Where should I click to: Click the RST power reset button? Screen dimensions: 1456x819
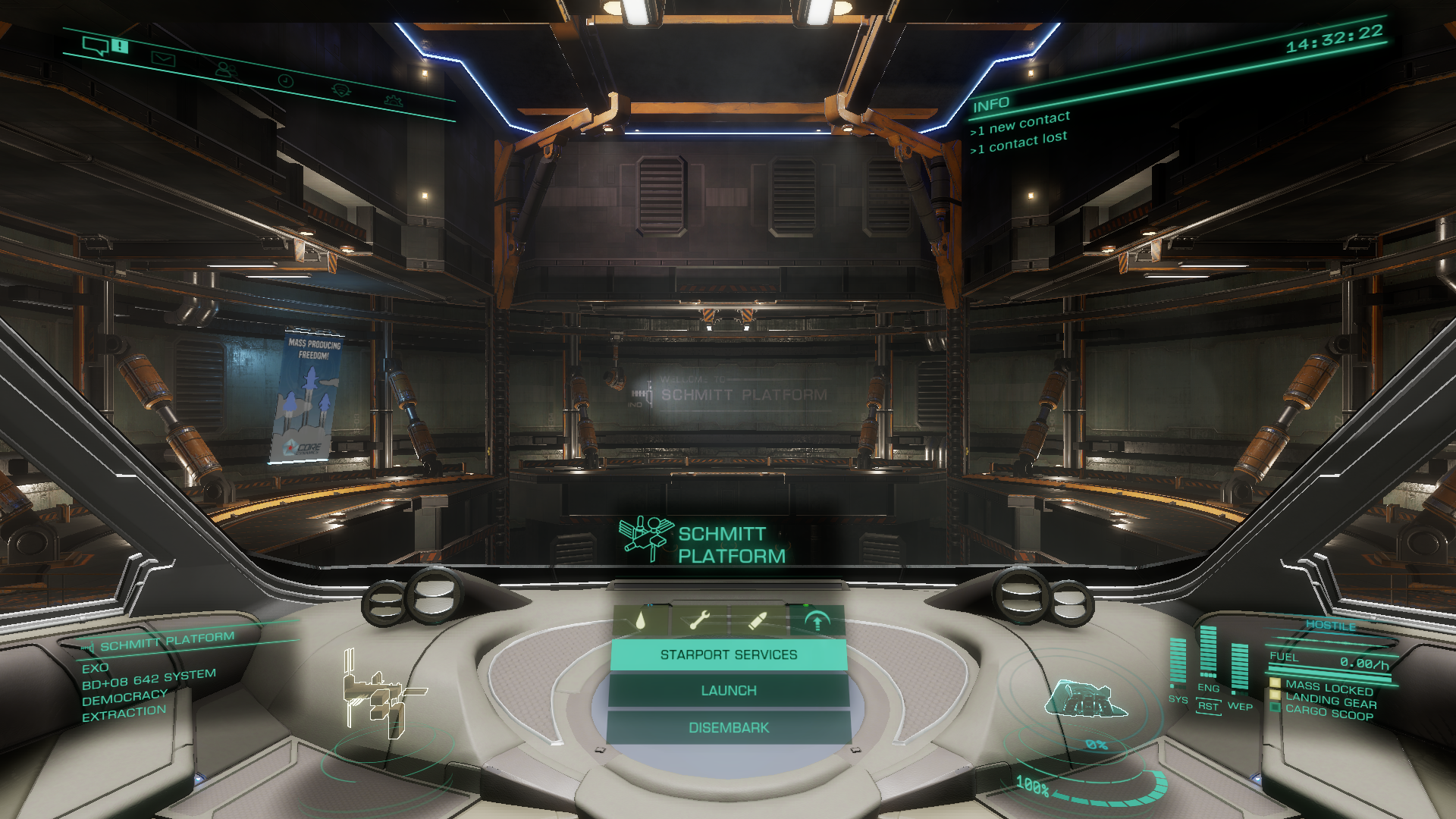tap(1207, 706)
